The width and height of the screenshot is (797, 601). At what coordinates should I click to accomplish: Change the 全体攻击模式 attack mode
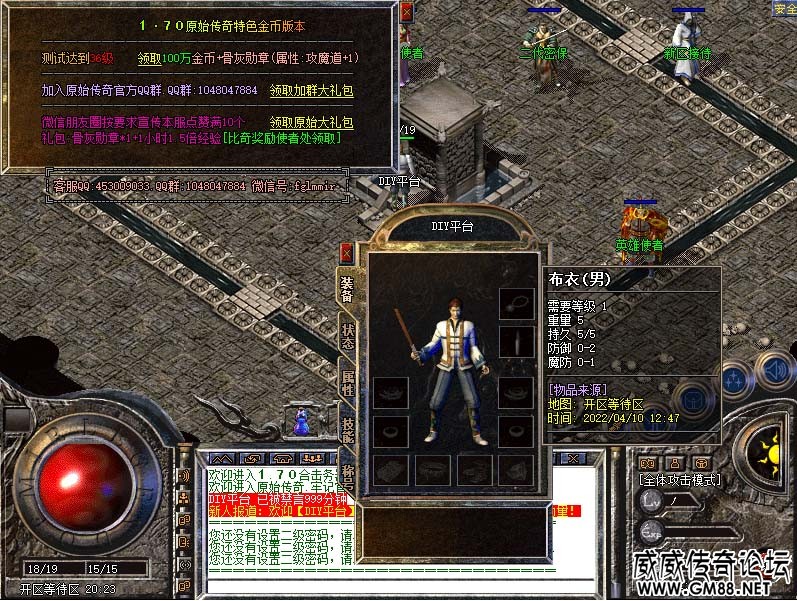680,480
